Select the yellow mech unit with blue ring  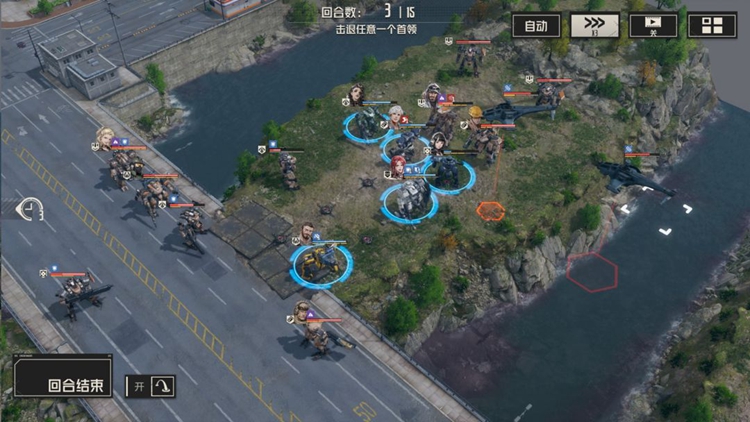tap(322, 264)
